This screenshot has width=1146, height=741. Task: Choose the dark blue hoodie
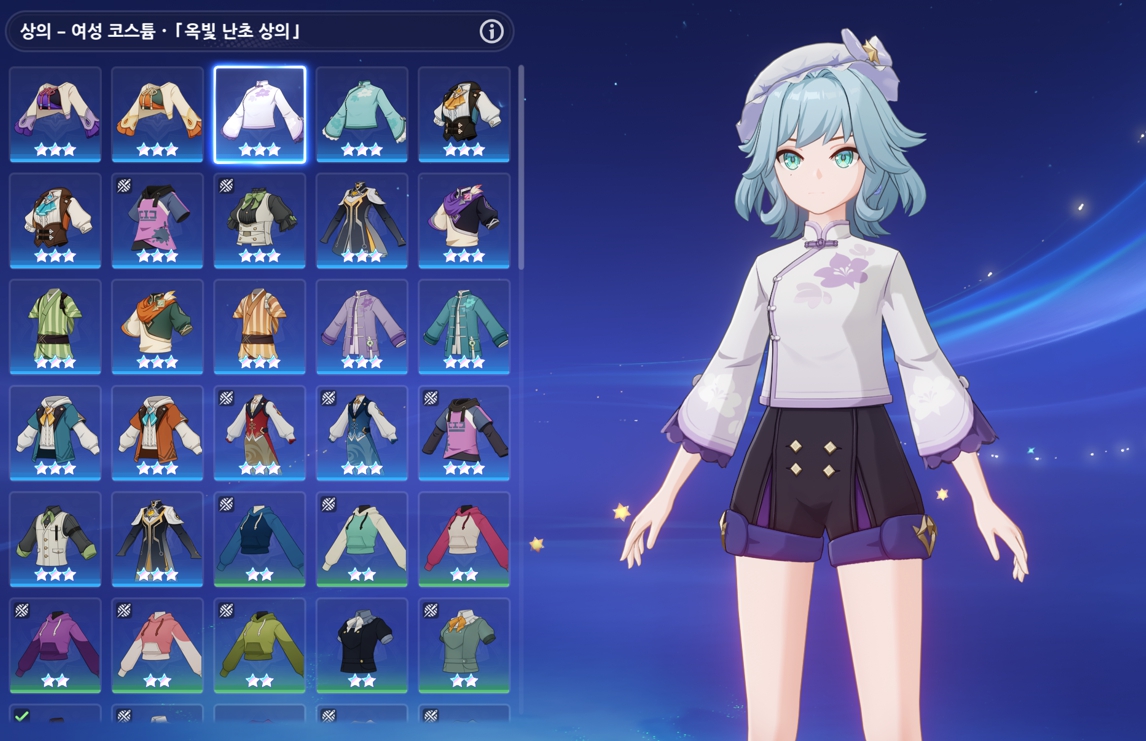[259, 539]
